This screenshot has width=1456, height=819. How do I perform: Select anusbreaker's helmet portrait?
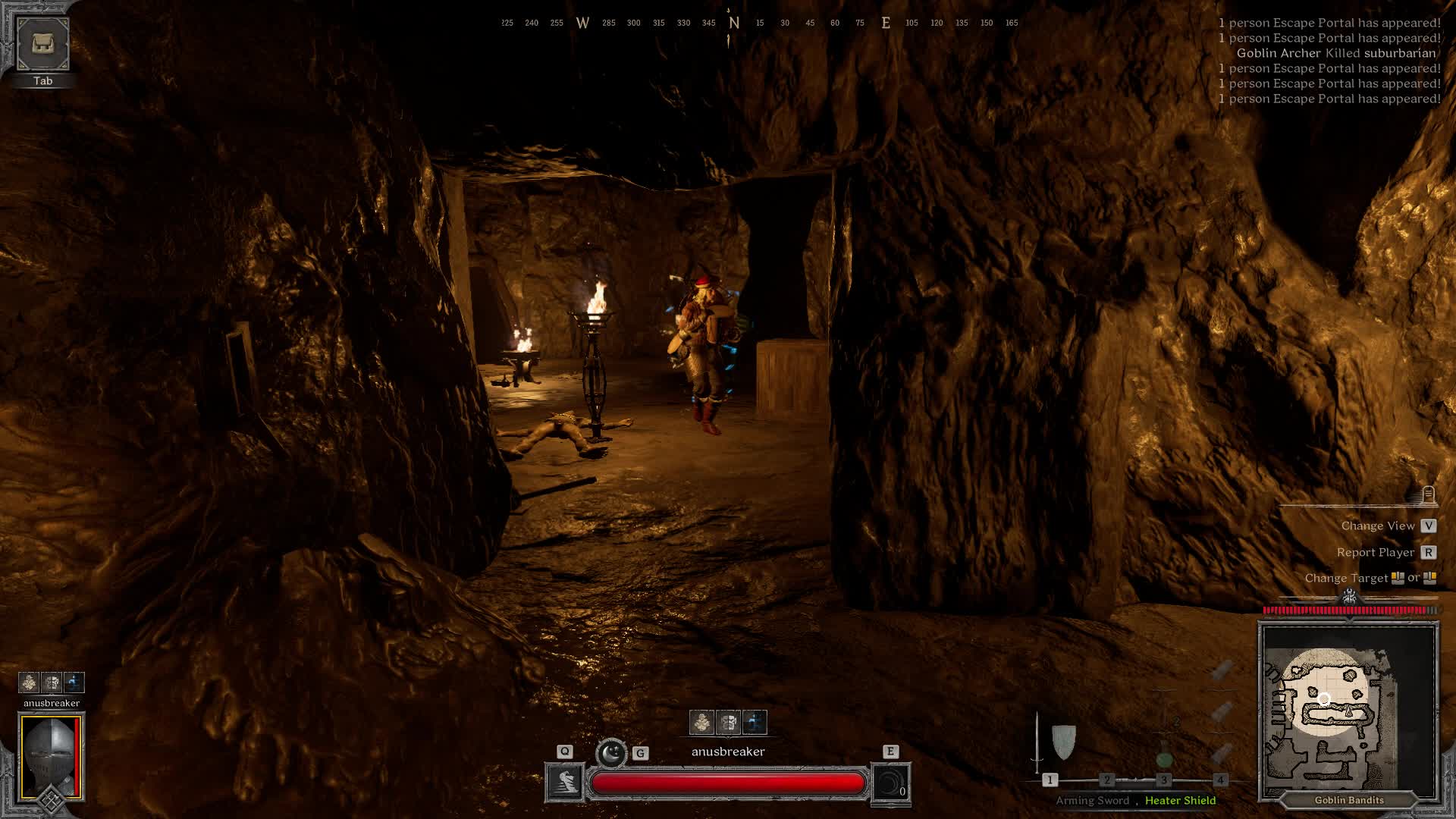[x=52, y=757]
